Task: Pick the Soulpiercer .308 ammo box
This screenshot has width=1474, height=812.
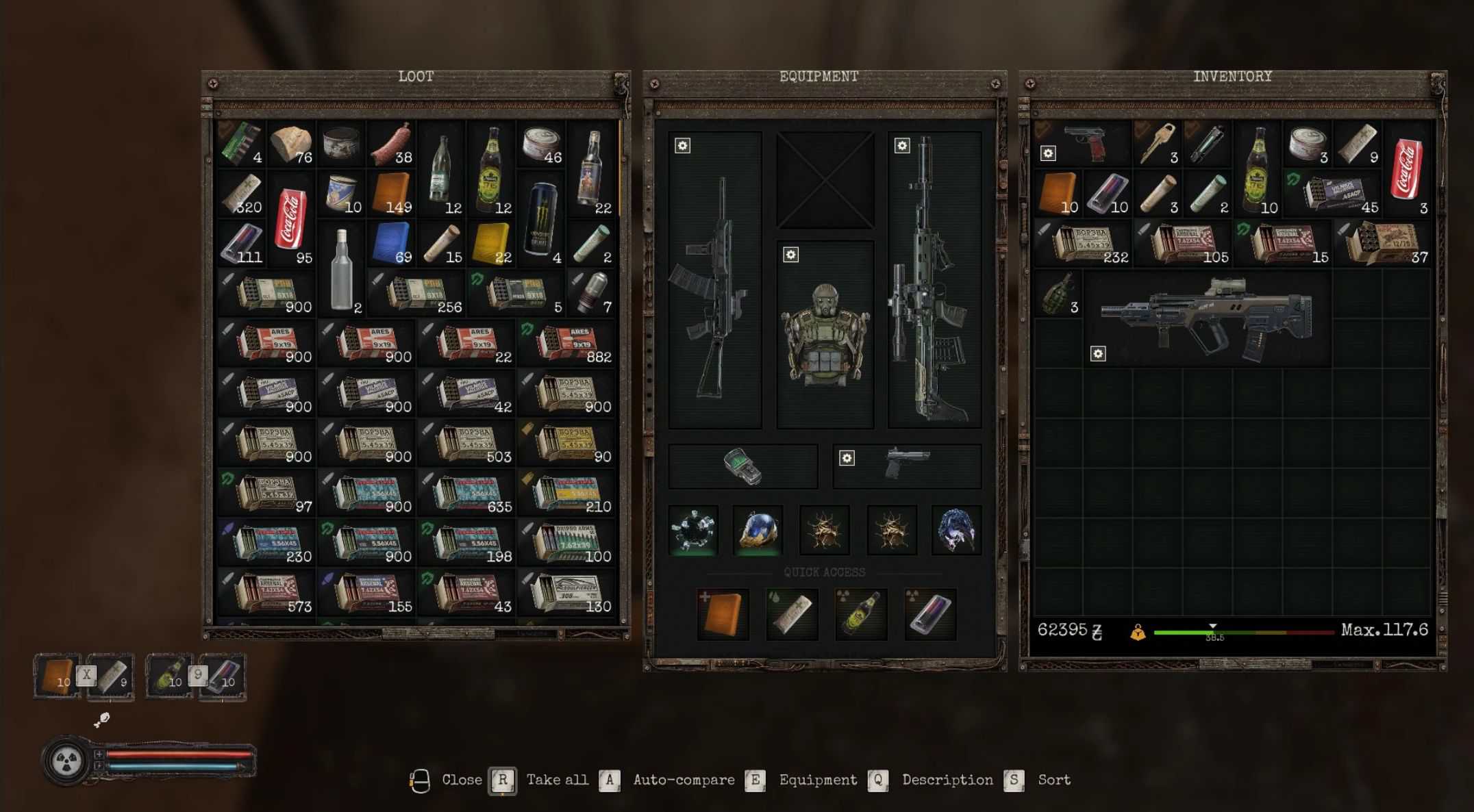Action: tap(567, 593)
